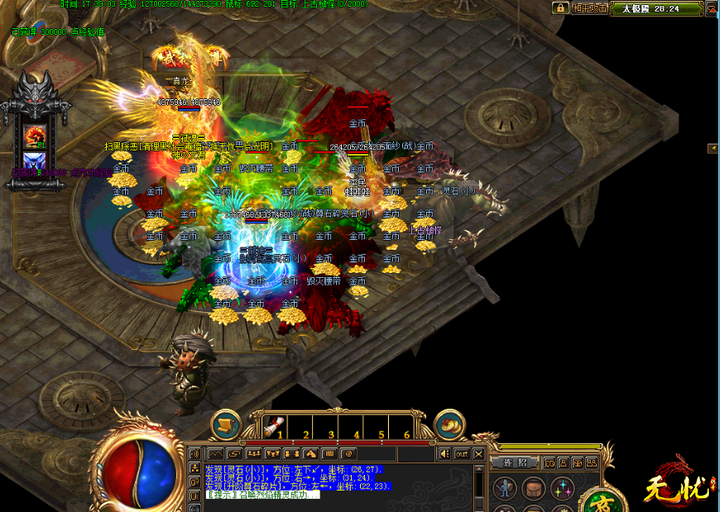Expand the minimap with the red arrow
This screenshot has width=720, height=512.
pyautogui.click(x=712, y=8)
